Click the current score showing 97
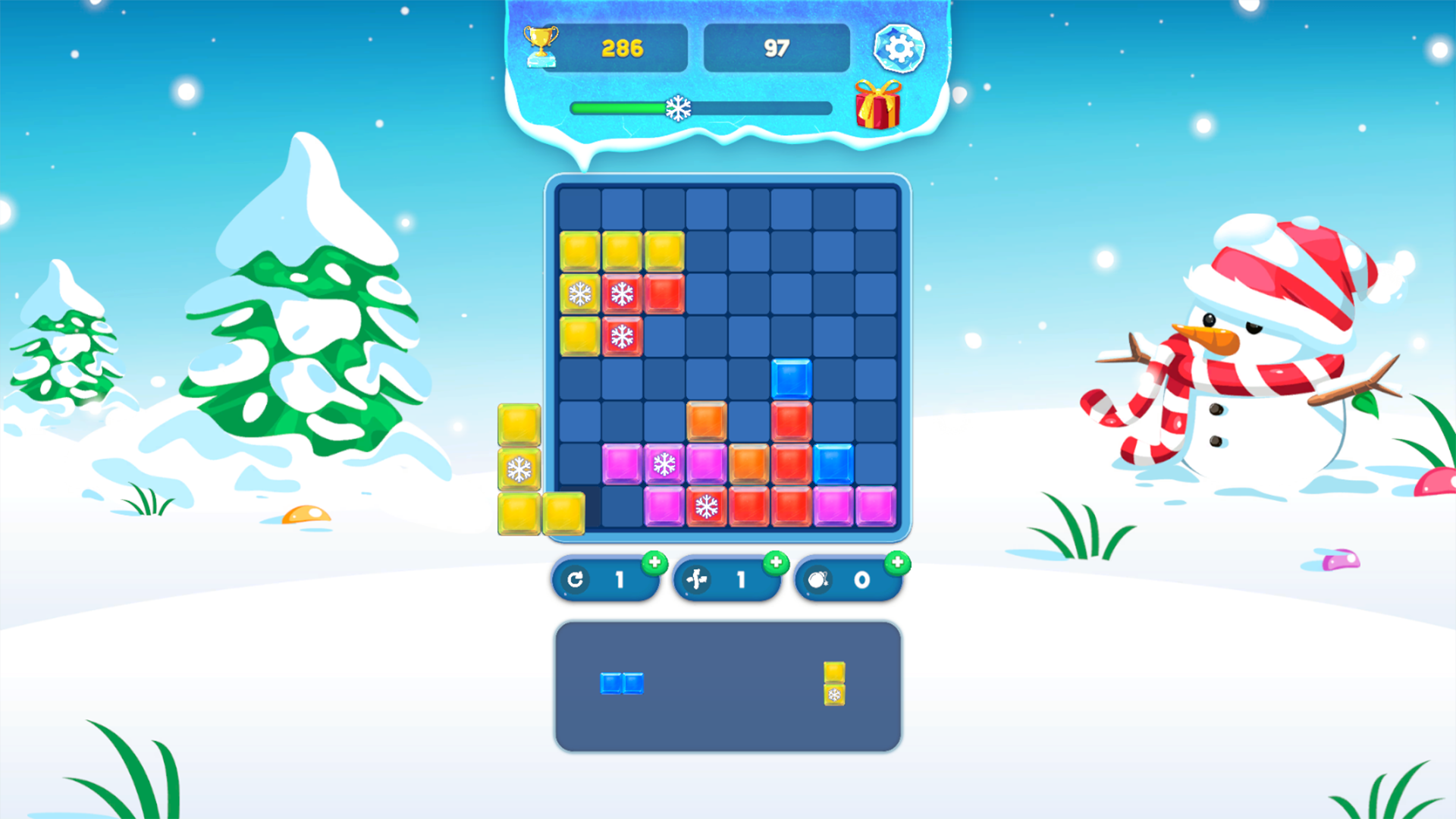1456x819 pixels. pyautogui.click(x=777, y=47)
